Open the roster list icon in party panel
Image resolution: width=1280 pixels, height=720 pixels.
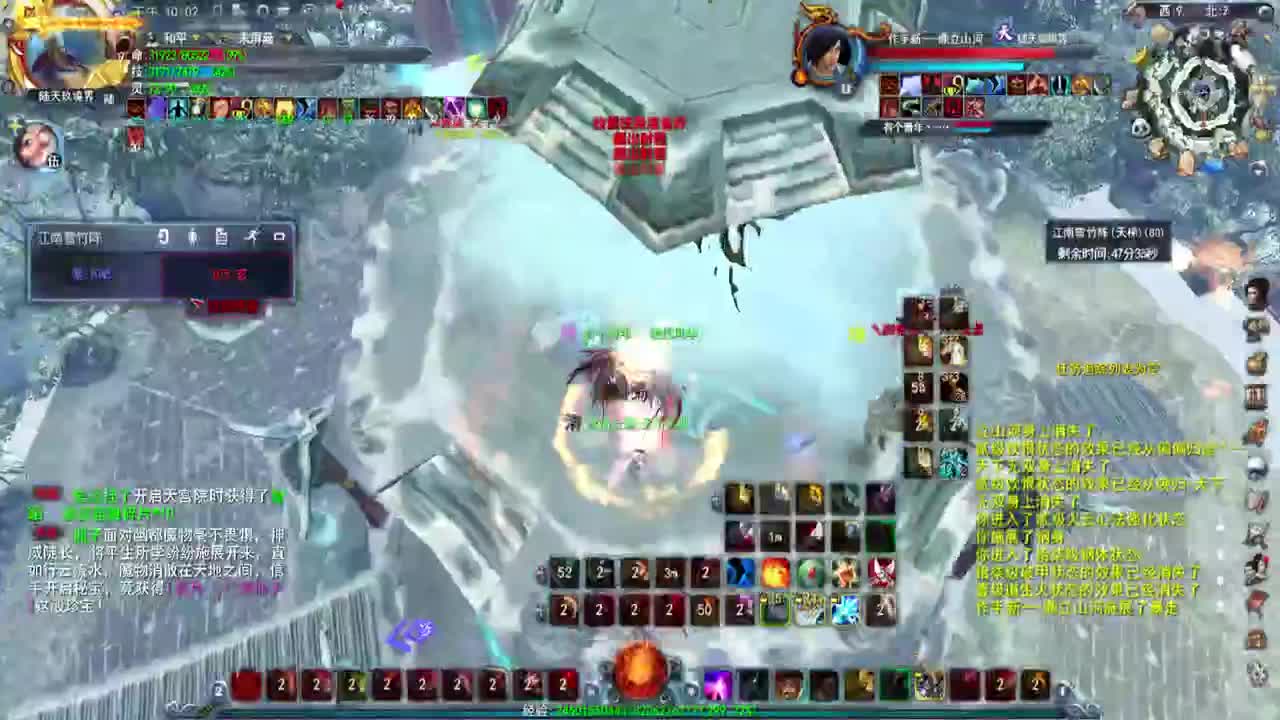coord(223,238)
